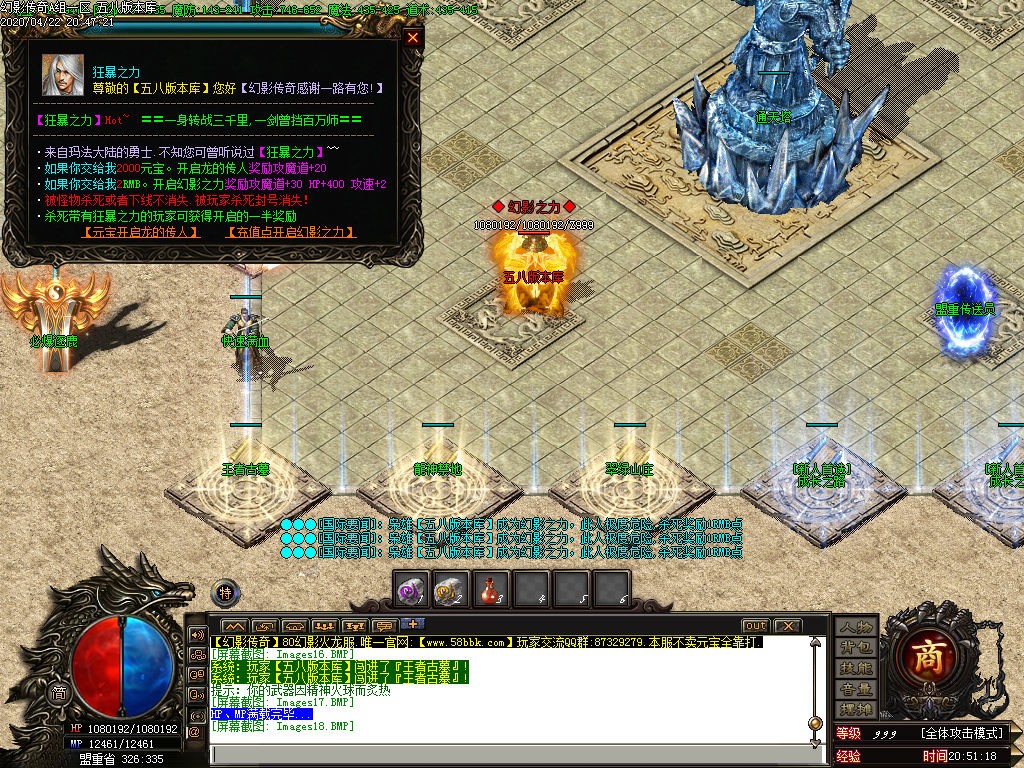Choose 充值点开启幻影之力 dialog option

point(290,232)
